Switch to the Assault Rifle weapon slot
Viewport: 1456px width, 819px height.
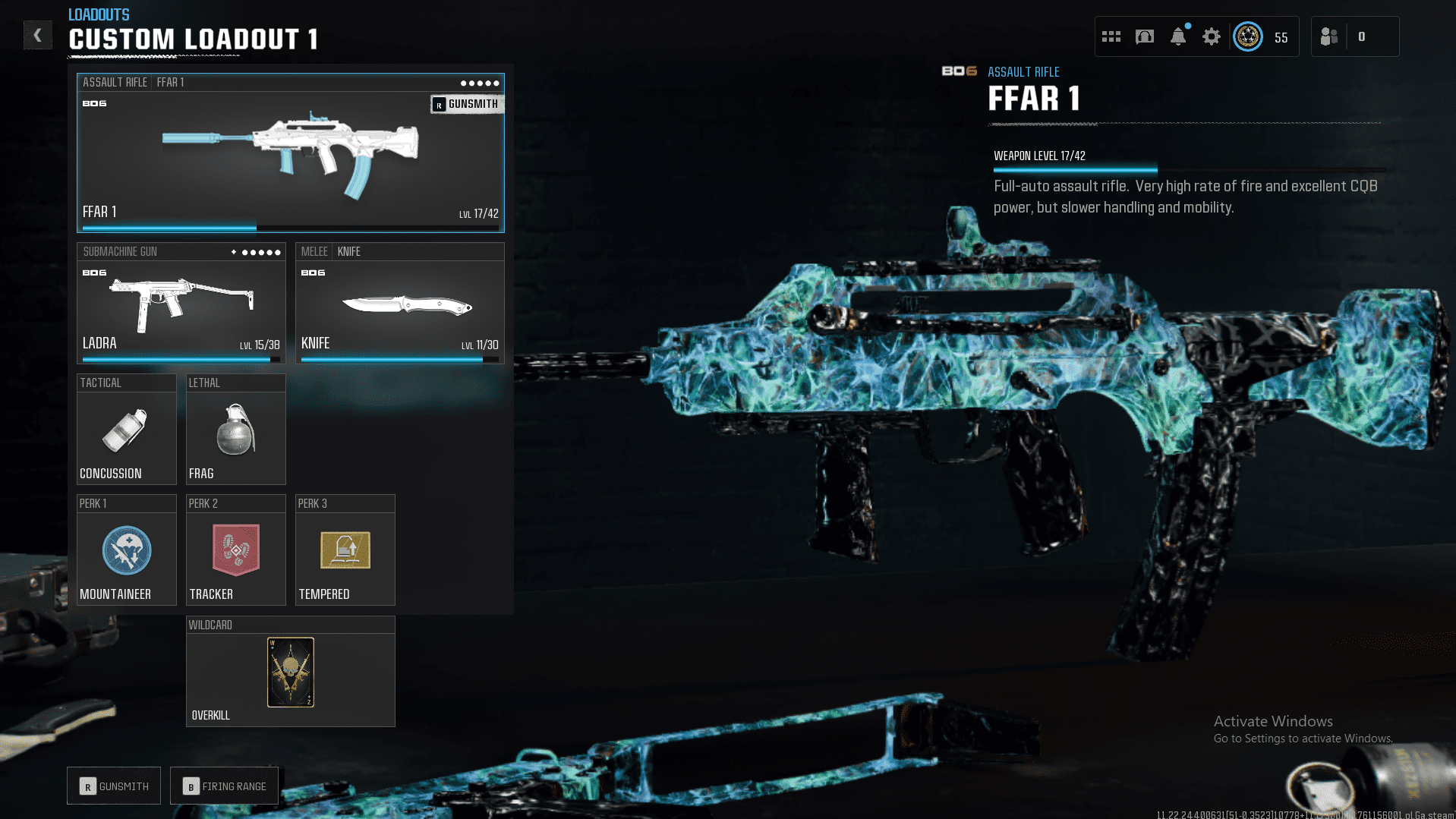(290, 152)
